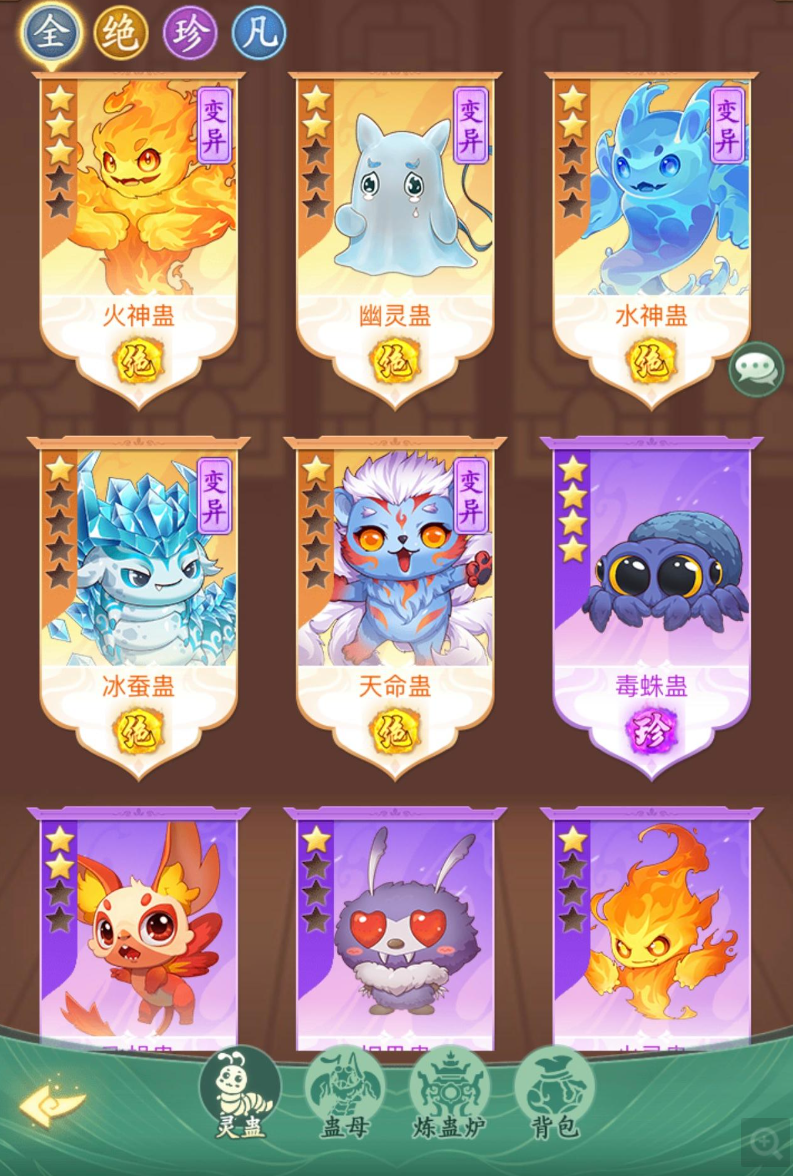Select the 火神蛊 fire creature card

coord(139,220)
